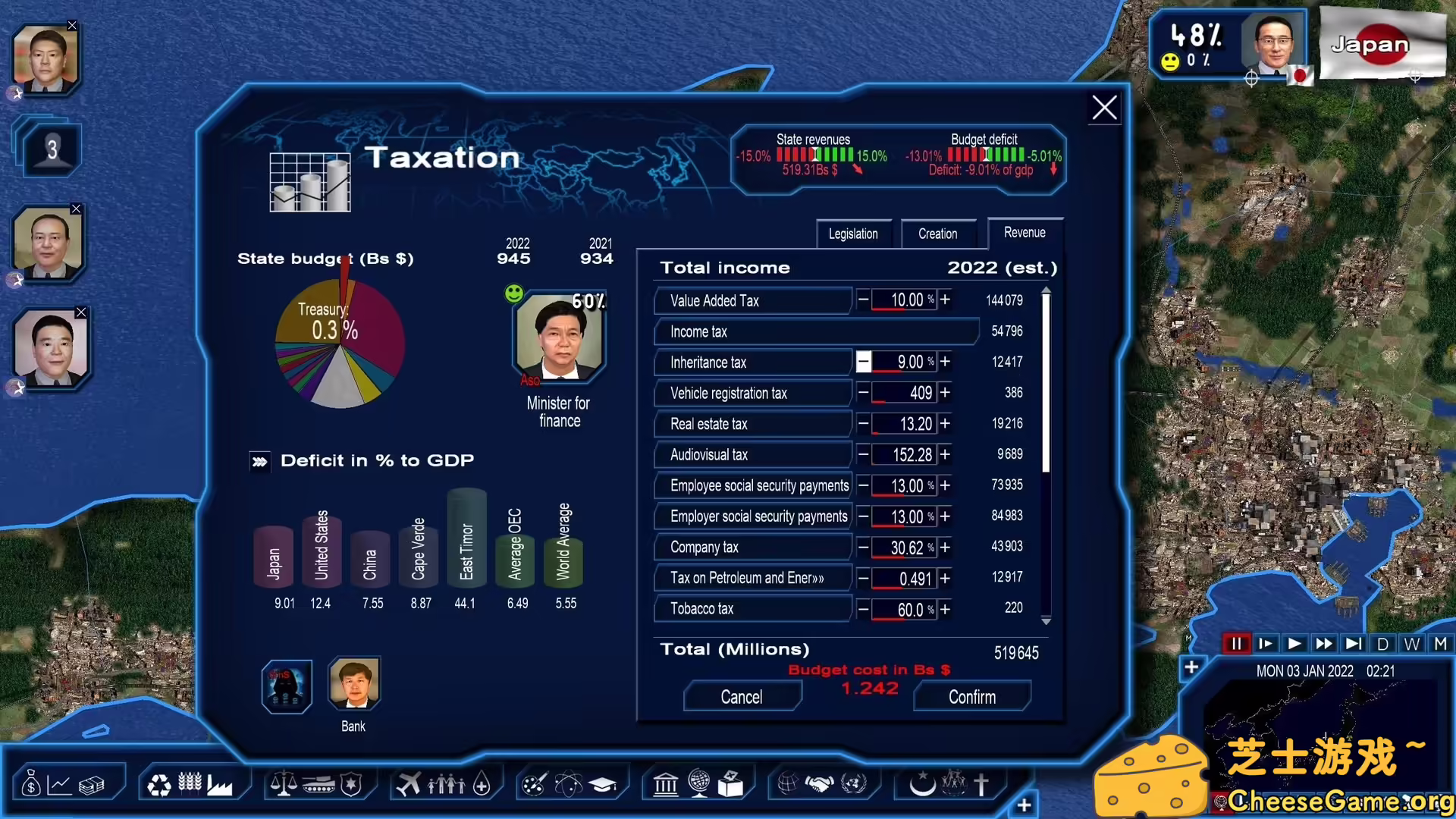Switch to the Legislation tab
This screenshot has height=819, width=1456.
tap(853, 234)
